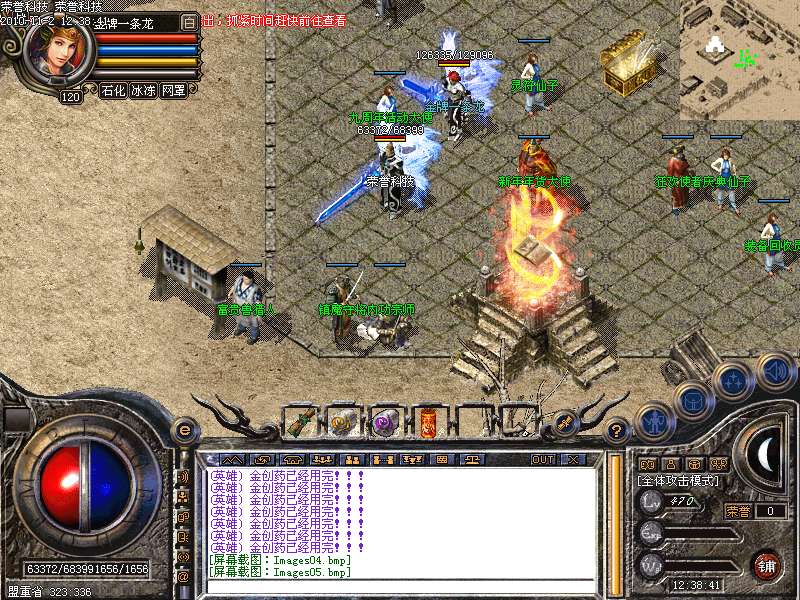Toggle sound with the speaker button
800x600 pixels.
(x=774, y=371)
